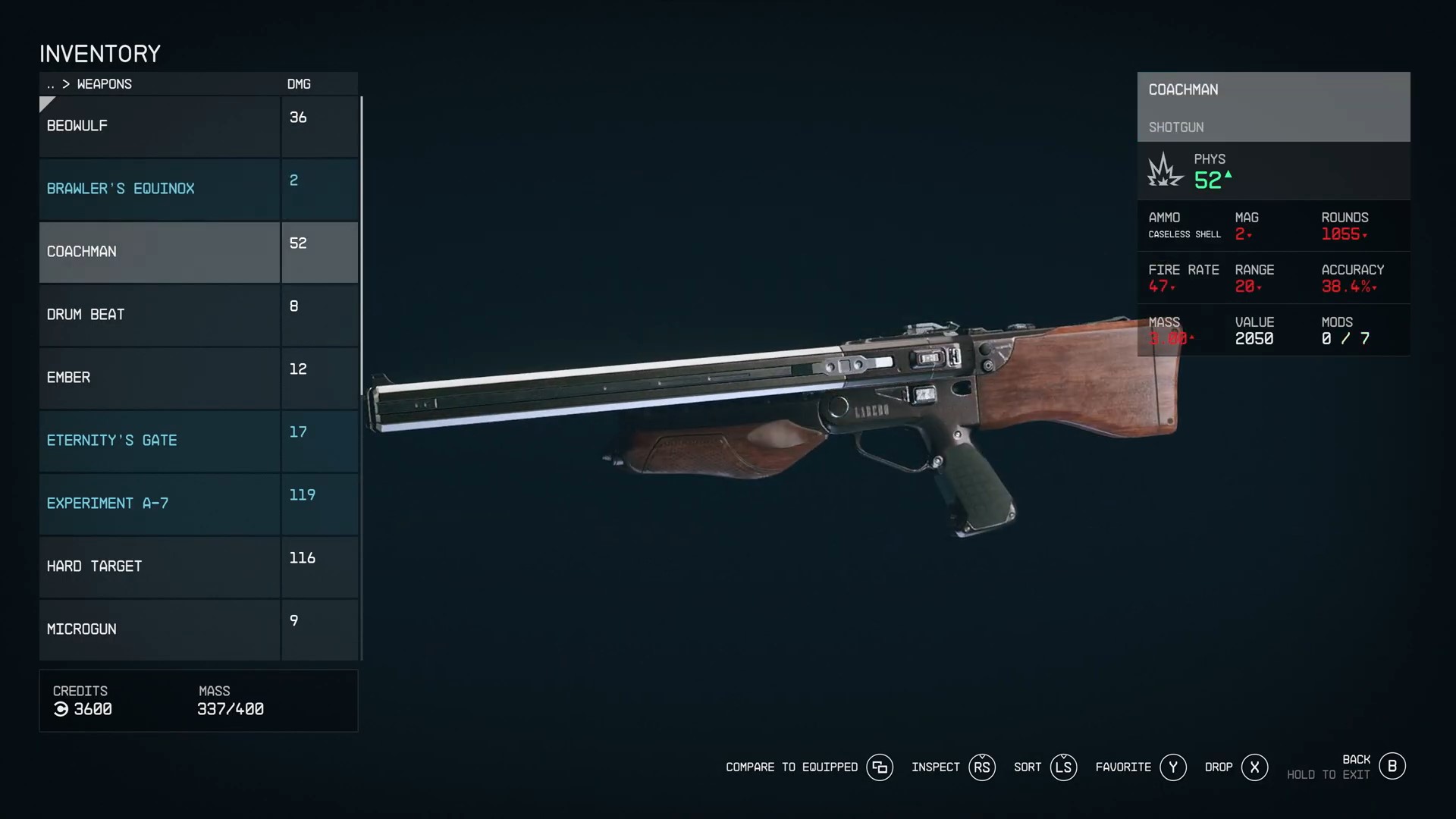The width and height of the screenshot is (1456, 819).
Task: Pick the Ember weapon row
Action: point(159,378)
